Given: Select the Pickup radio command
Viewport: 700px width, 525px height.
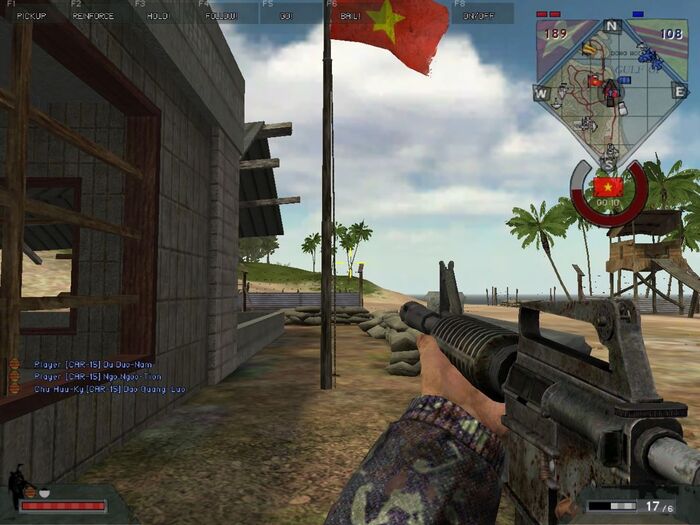Looking at the screenshot, I should [x=32, y=15].
